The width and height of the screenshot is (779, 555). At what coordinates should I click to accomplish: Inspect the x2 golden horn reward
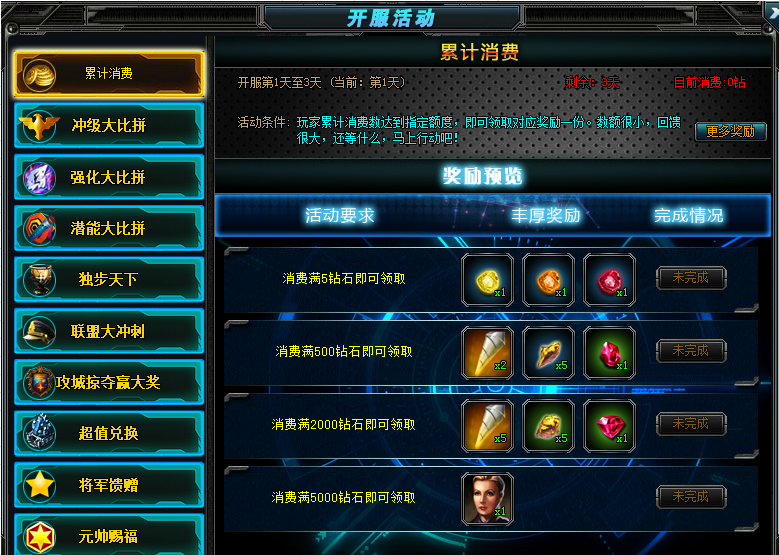click(487, 352)
